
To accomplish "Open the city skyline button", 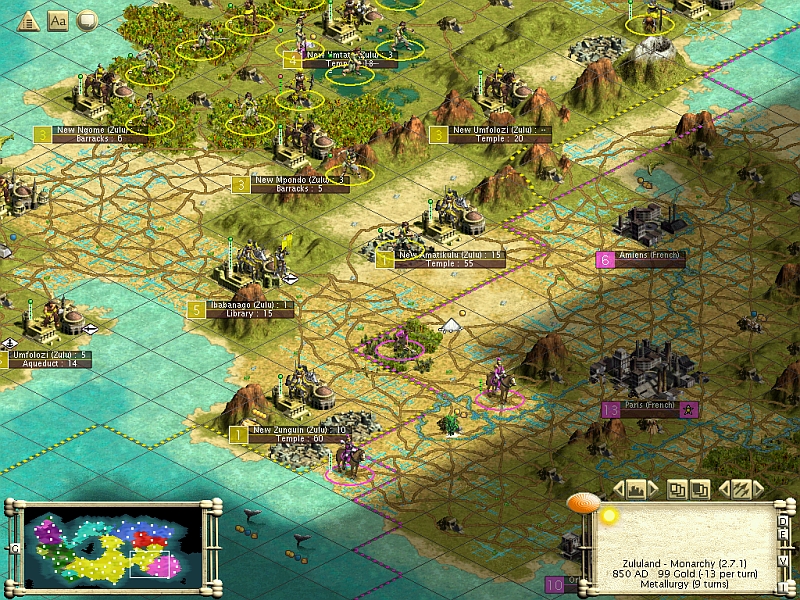I will click(x=636, y=489).
